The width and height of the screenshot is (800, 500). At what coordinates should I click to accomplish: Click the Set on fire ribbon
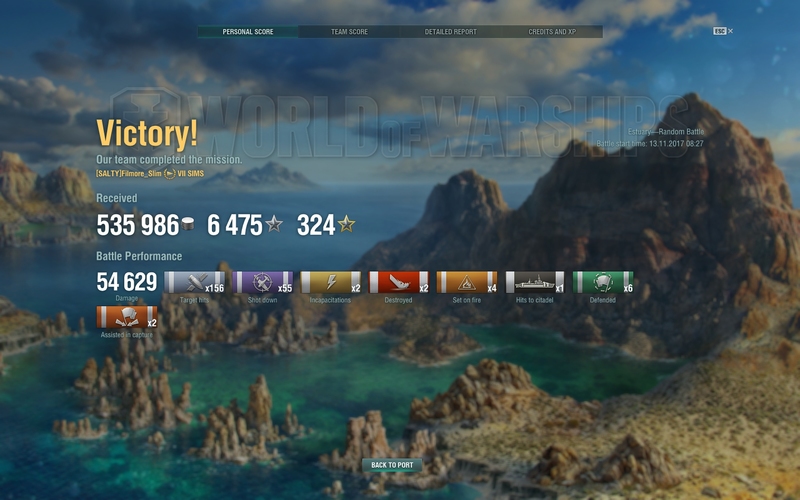point(467,283)
